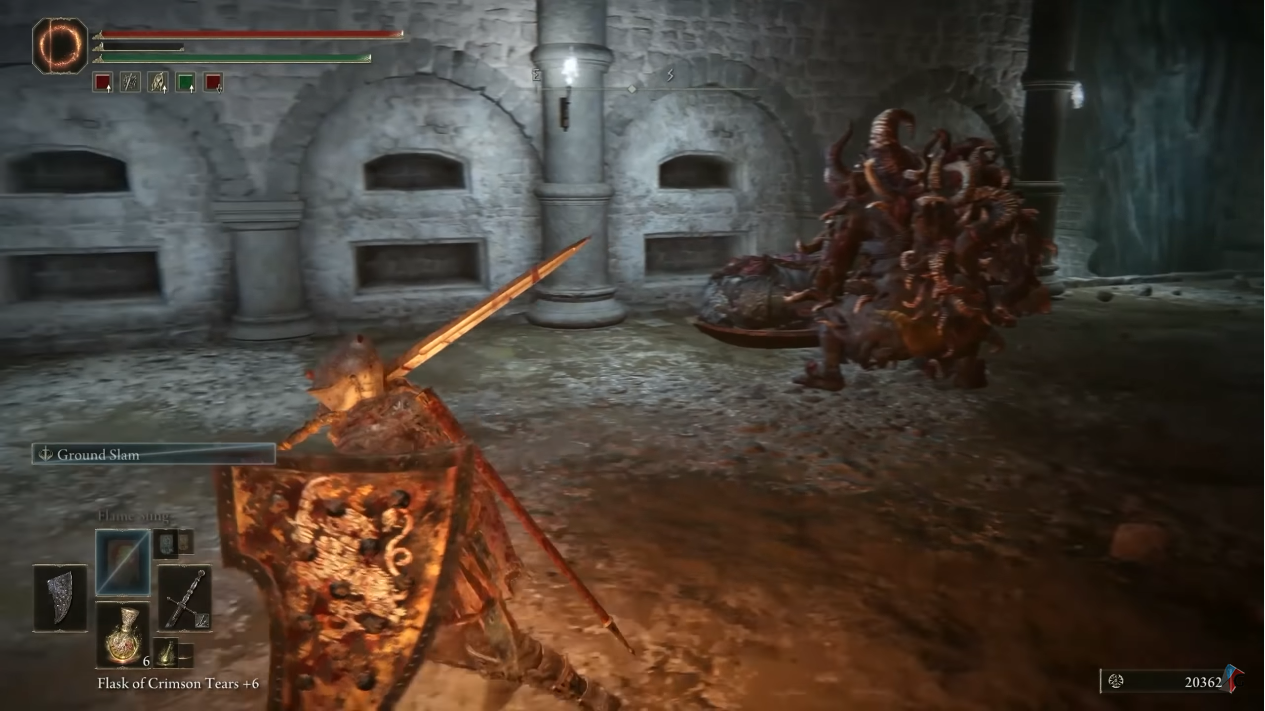This screenshot has height=711, width=1265.
Task: Click the Great Rune emblem icon
Action: coord(60,46)
